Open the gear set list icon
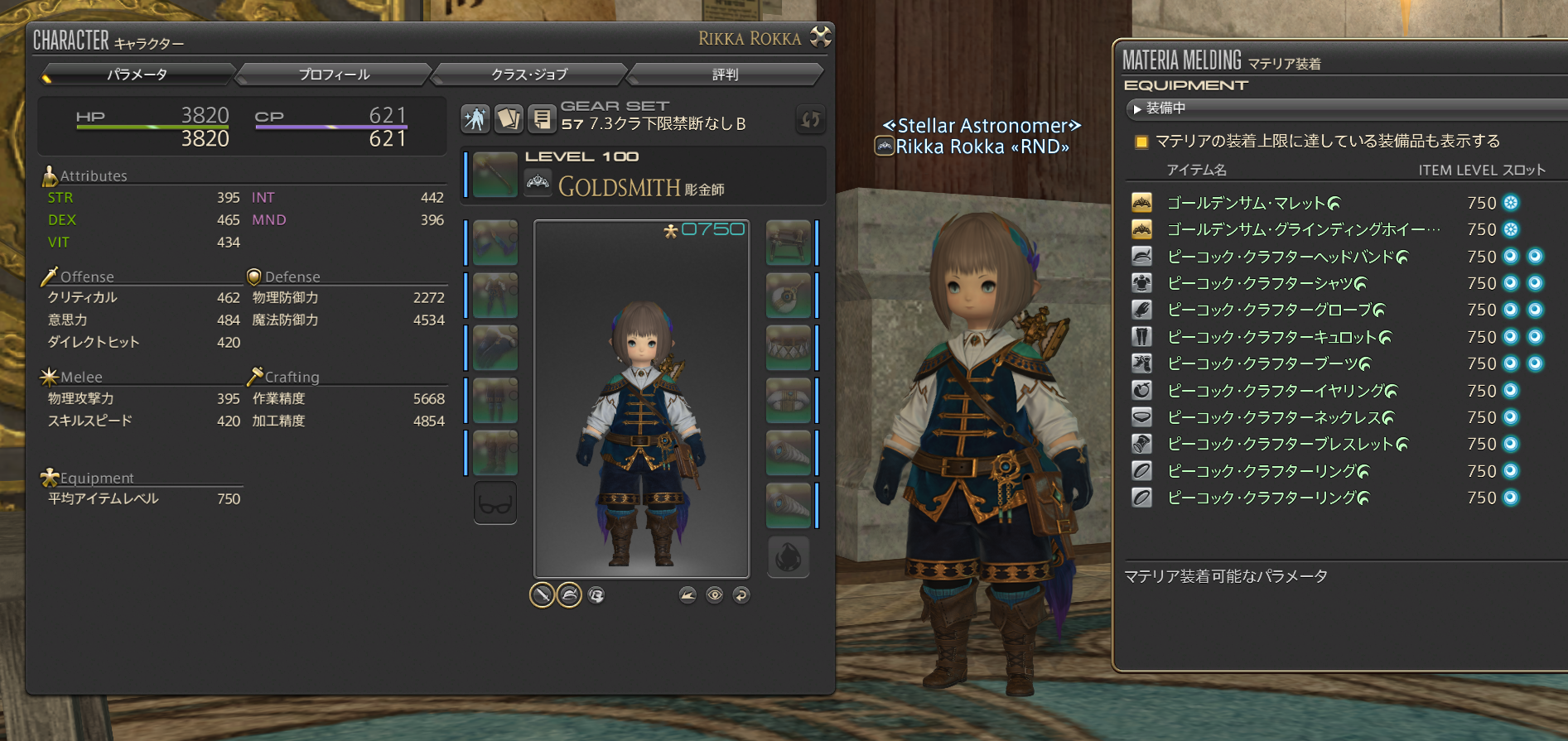This screenshot has width=1568, height=741. click(x=542, y=119)
